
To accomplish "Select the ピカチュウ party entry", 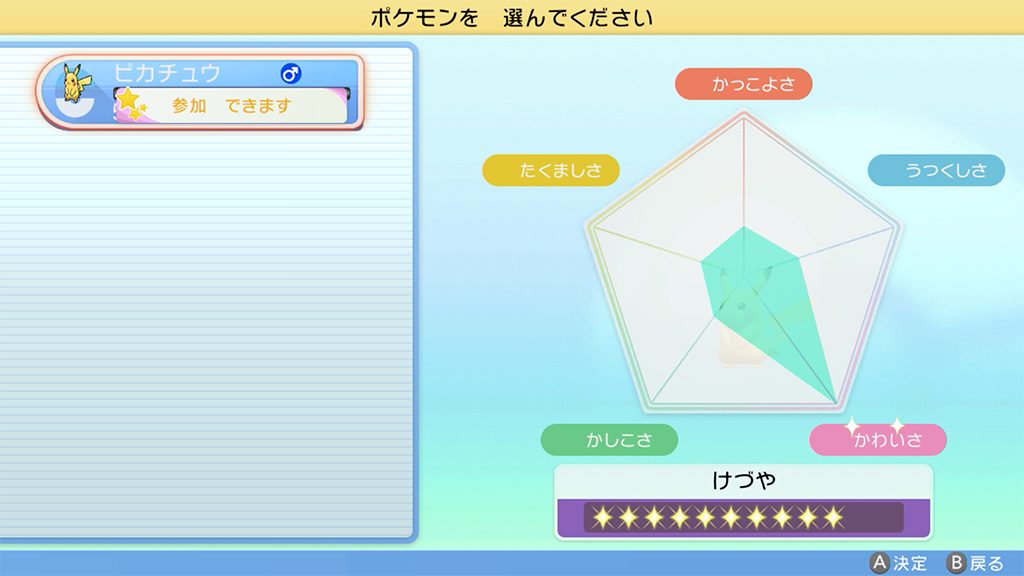I will [x=200, y=91].
